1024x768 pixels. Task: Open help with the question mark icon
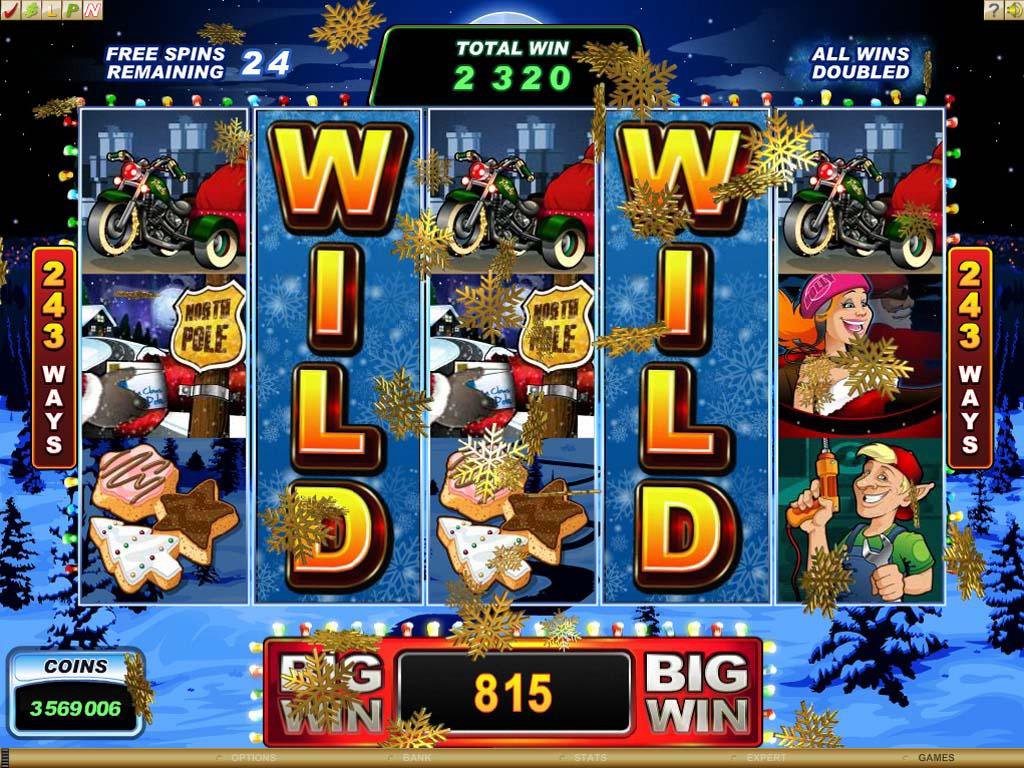[x=993, y=10]
